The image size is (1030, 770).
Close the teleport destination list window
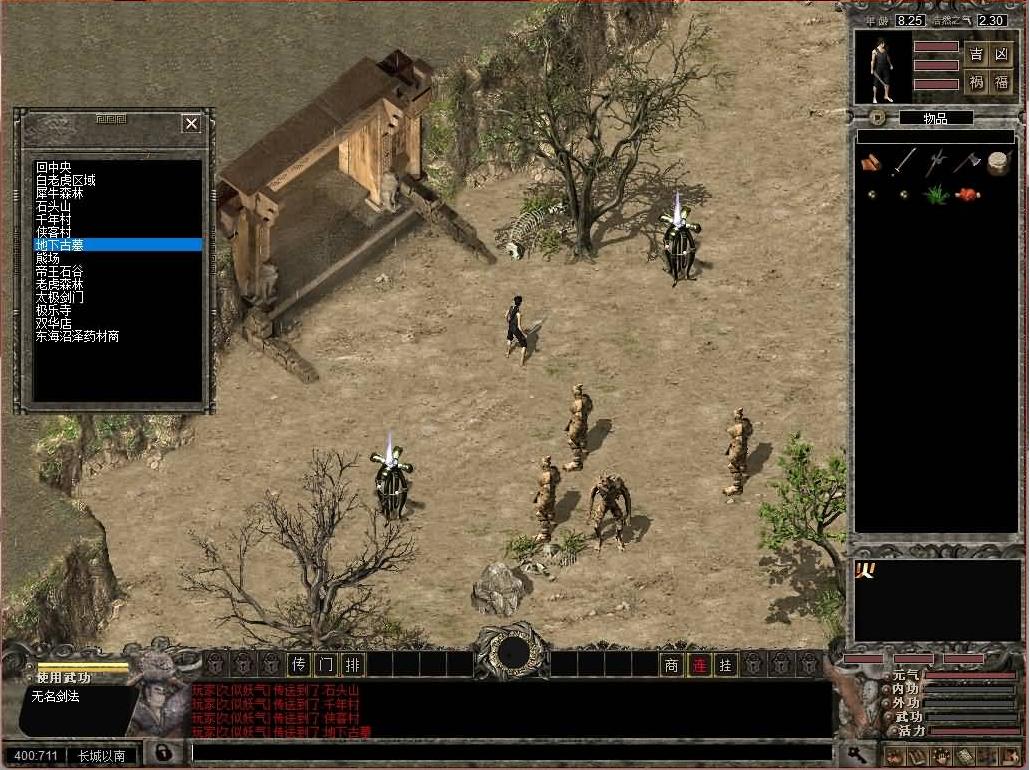tap(191, 123)
